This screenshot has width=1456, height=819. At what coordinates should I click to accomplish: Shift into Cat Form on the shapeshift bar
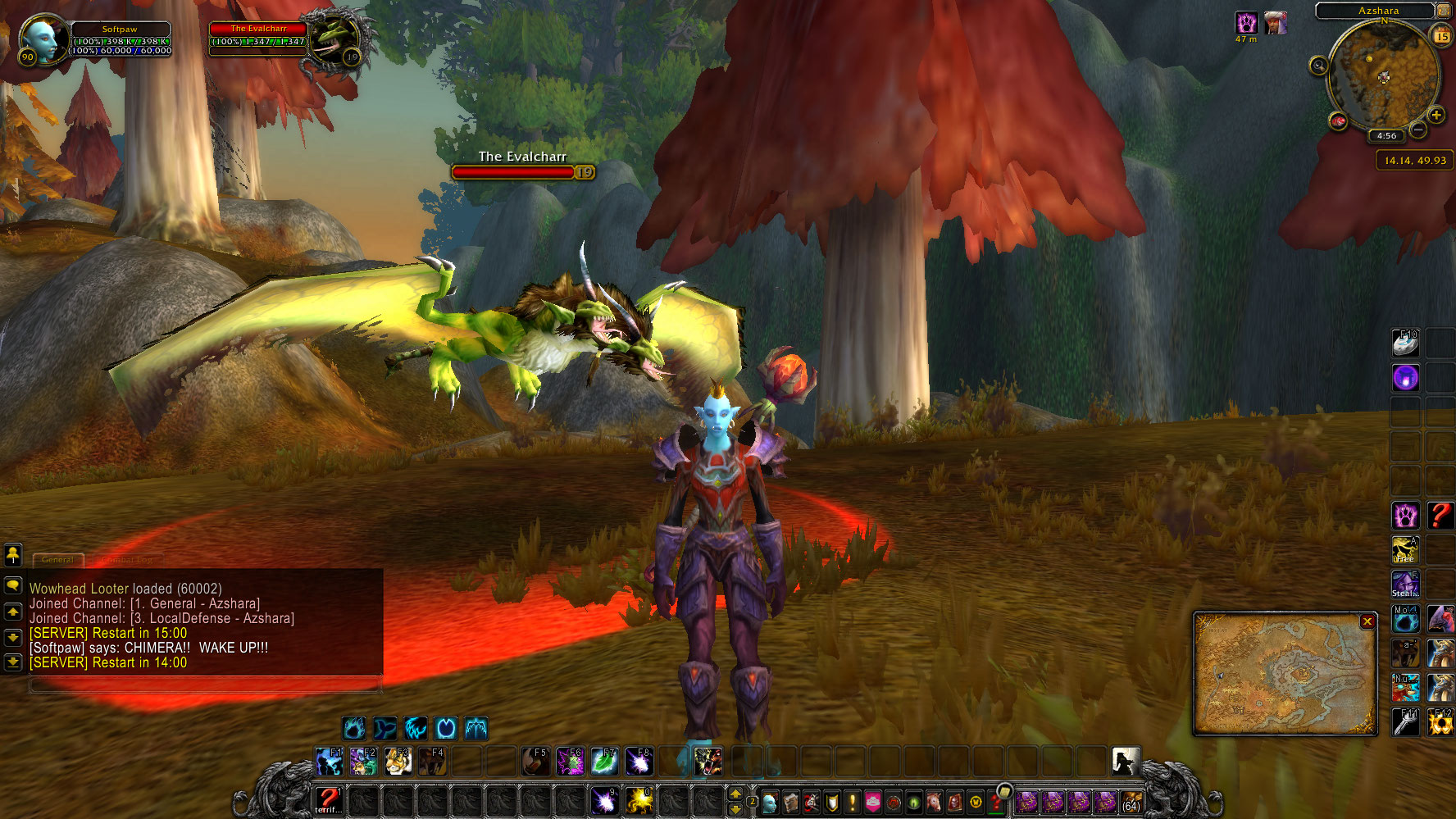[416, 728]
